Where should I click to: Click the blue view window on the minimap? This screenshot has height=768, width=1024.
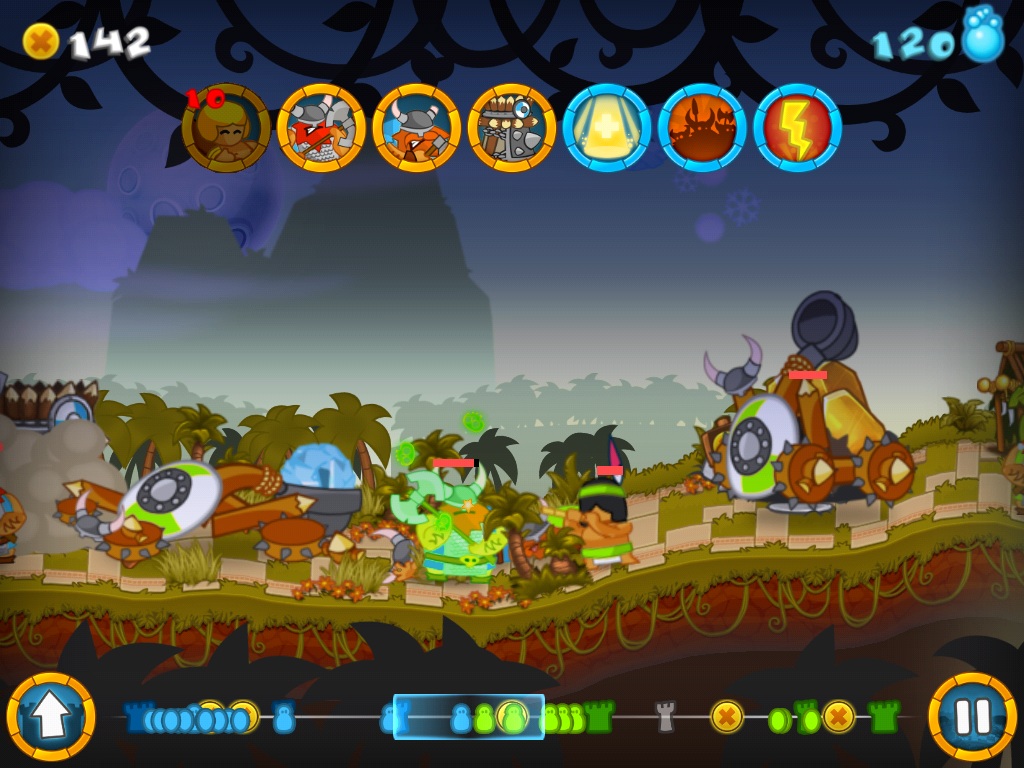point(468,716)
